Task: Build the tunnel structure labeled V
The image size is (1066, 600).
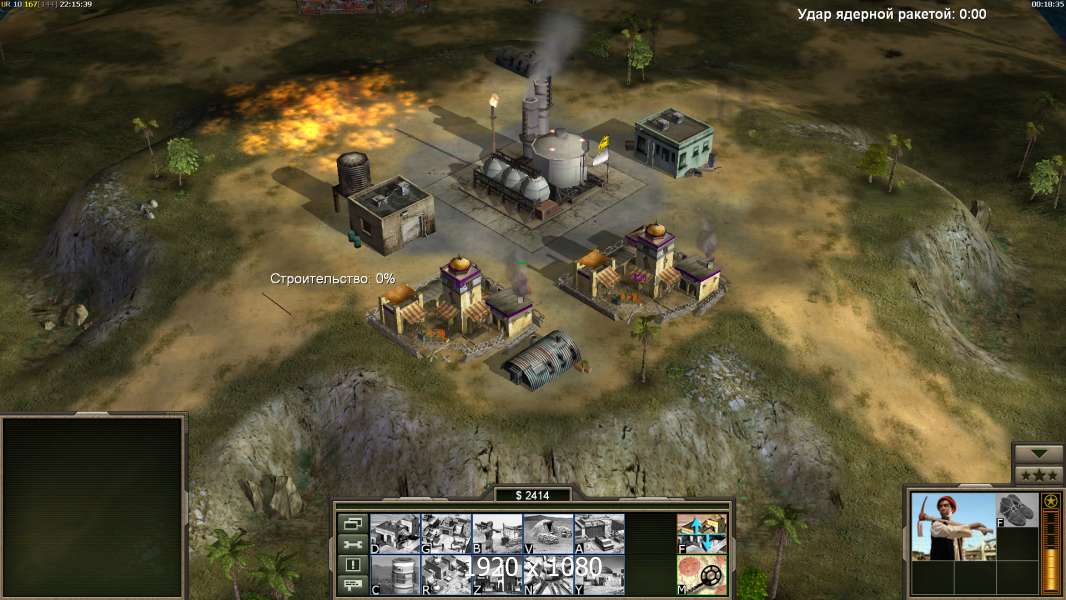Action: [x=548, y=534]
